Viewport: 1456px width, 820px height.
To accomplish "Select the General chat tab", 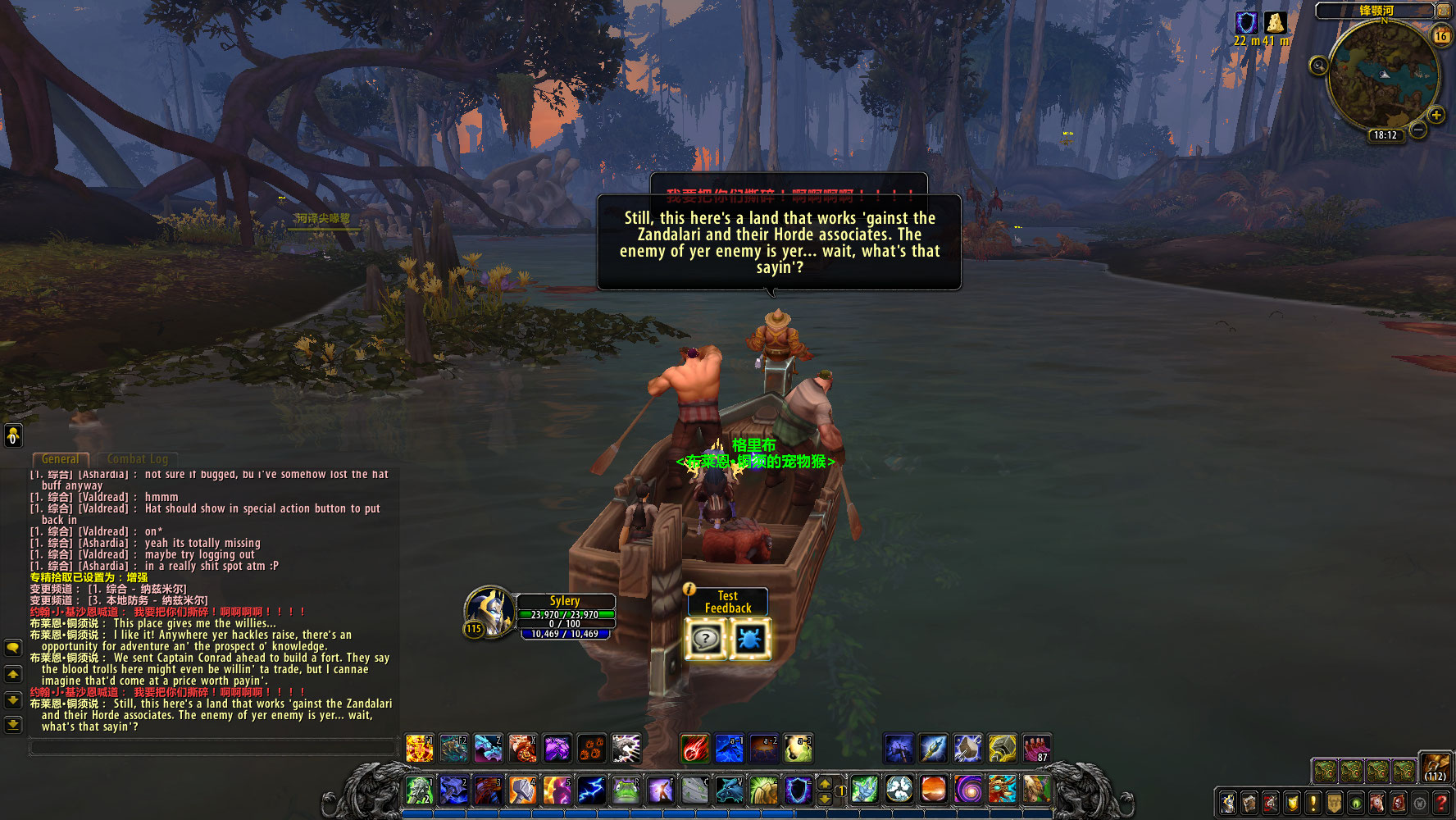I will [61, 459].
